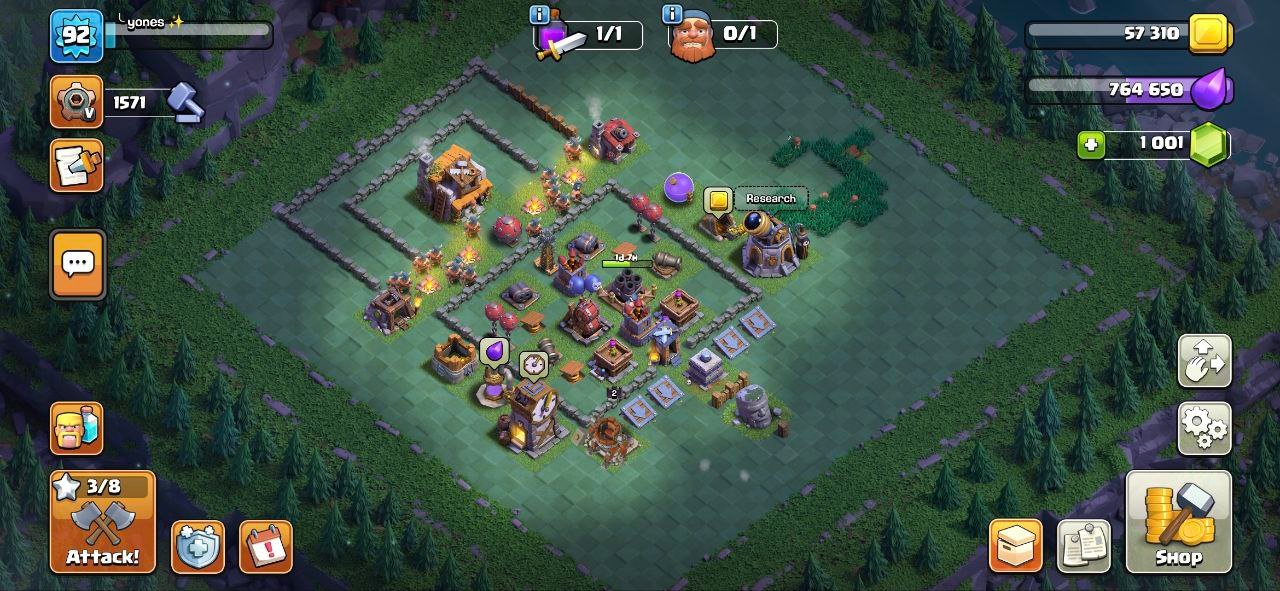Open the orange box icon beside the clipboard
The image size is (1280, 591).
(x=1016, y=546)
